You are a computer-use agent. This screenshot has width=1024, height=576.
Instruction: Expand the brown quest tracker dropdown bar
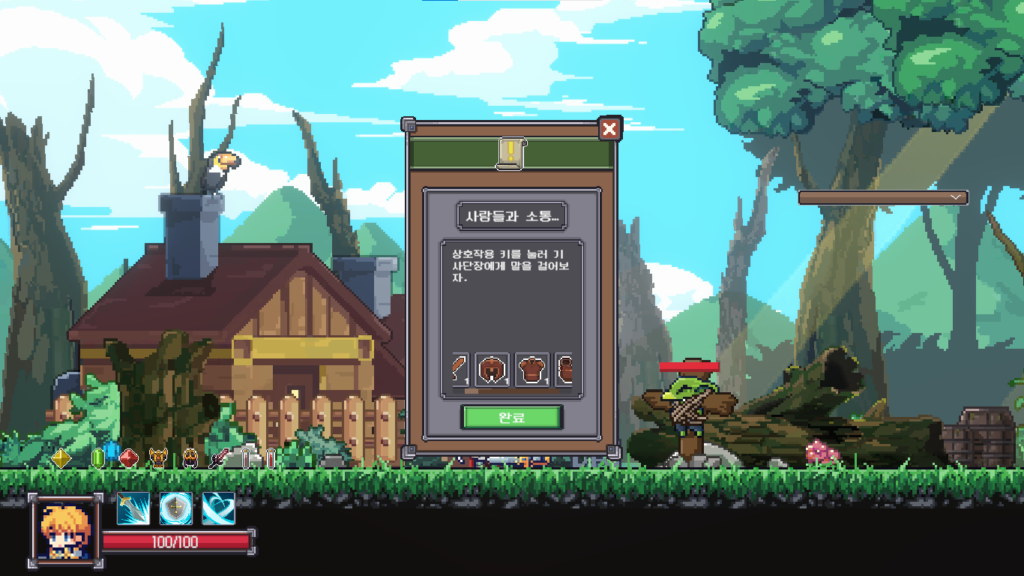point(882,198)
